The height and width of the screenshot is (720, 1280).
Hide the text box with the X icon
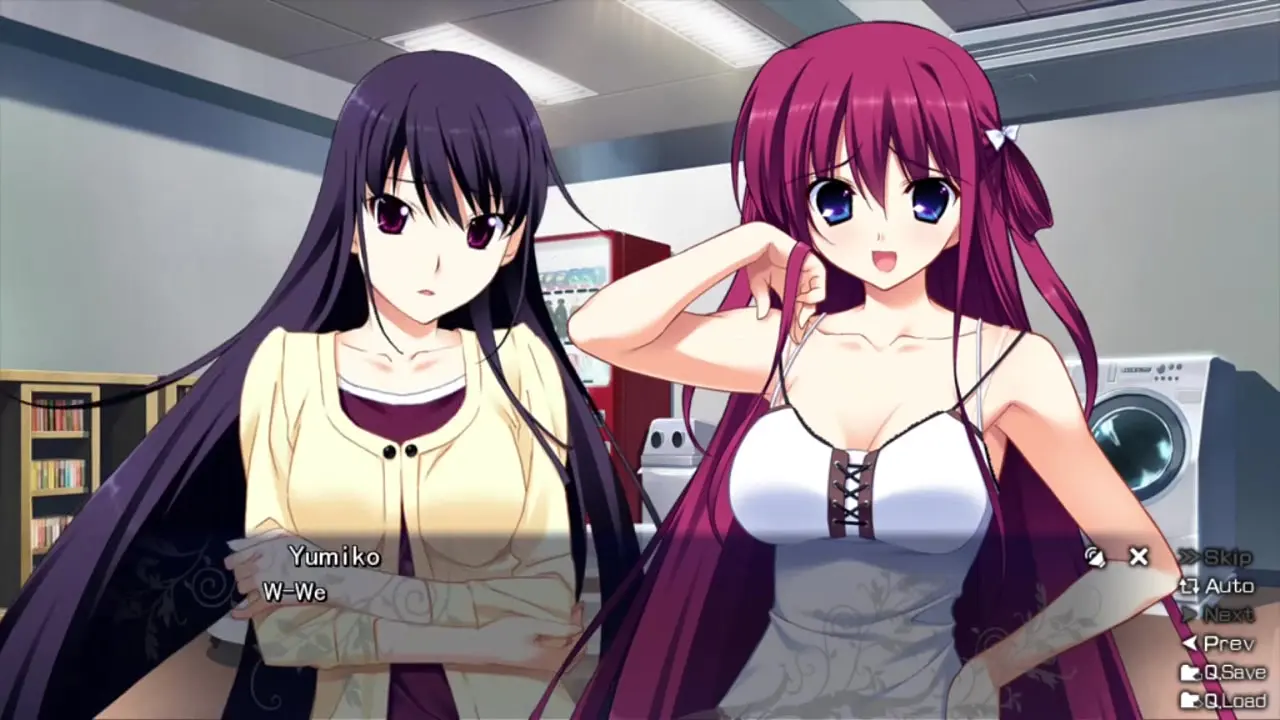tap(1138, 557)
